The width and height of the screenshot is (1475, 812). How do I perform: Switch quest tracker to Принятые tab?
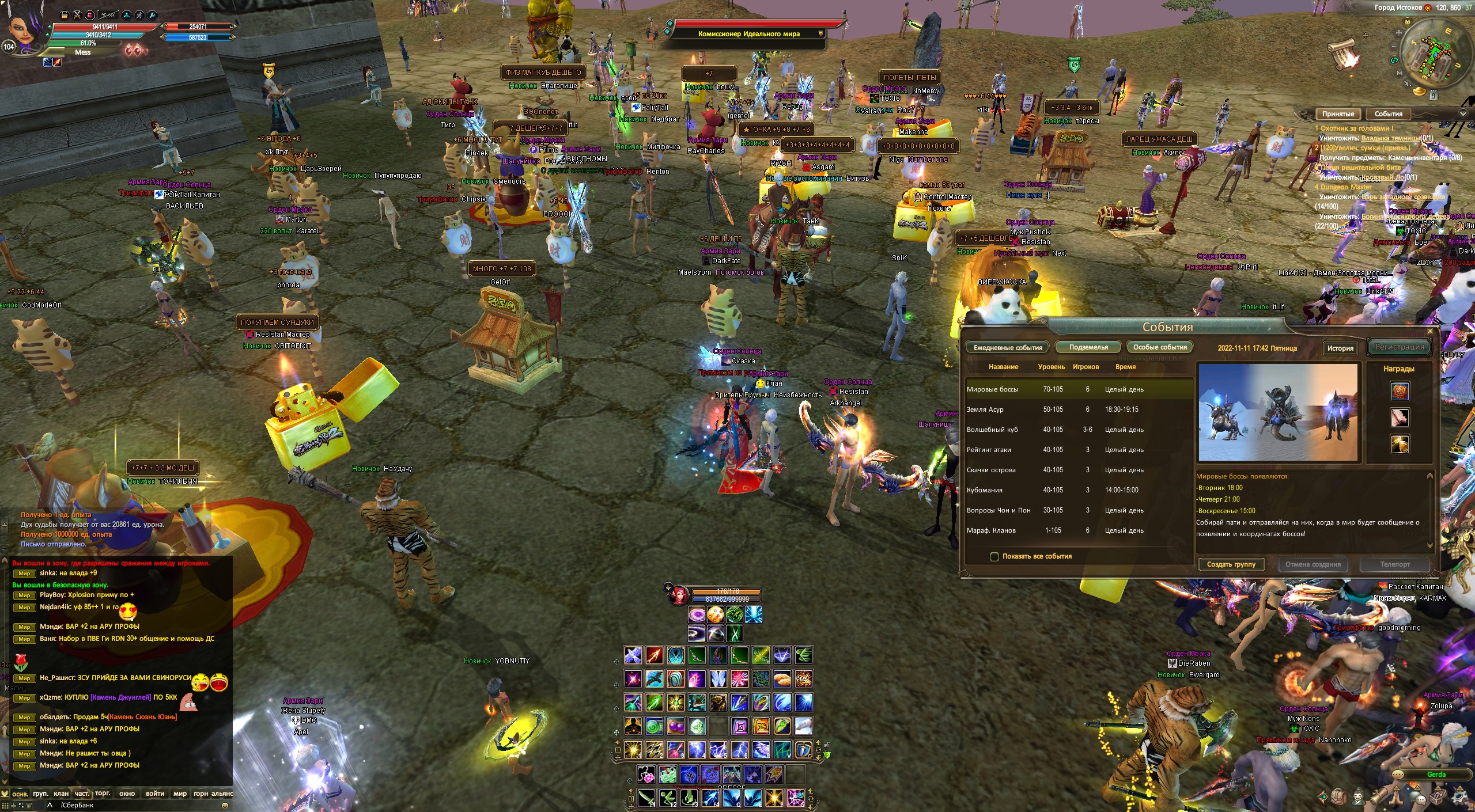coord(1338,114)
